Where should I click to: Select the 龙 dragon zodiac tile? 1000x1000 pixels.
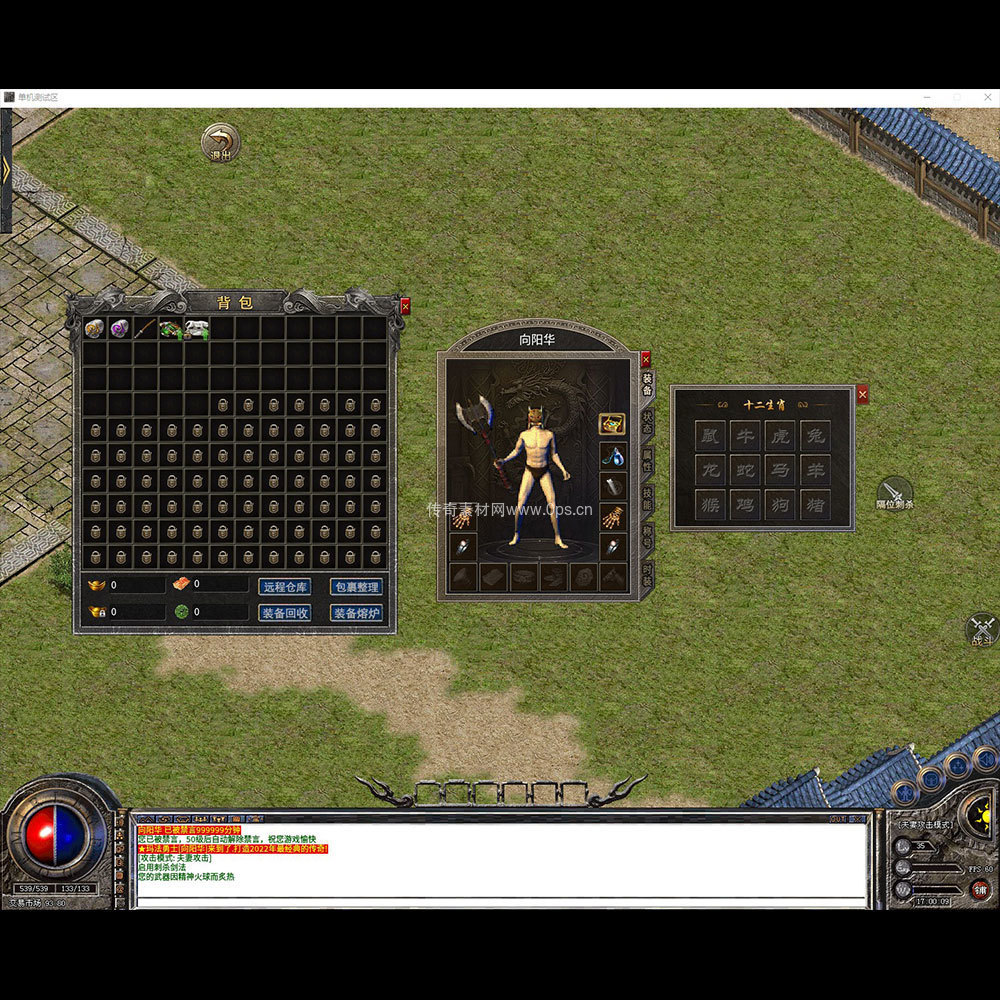[x=710, y=470]
